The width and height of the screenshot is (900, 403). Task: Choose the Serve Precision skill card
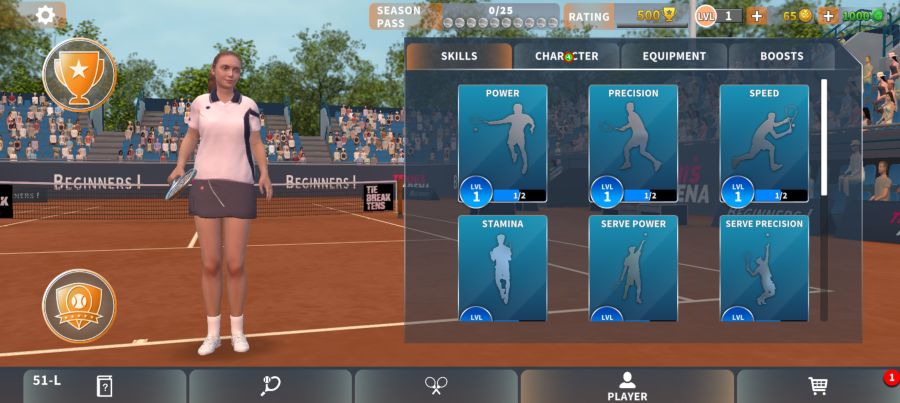point(764,268)
